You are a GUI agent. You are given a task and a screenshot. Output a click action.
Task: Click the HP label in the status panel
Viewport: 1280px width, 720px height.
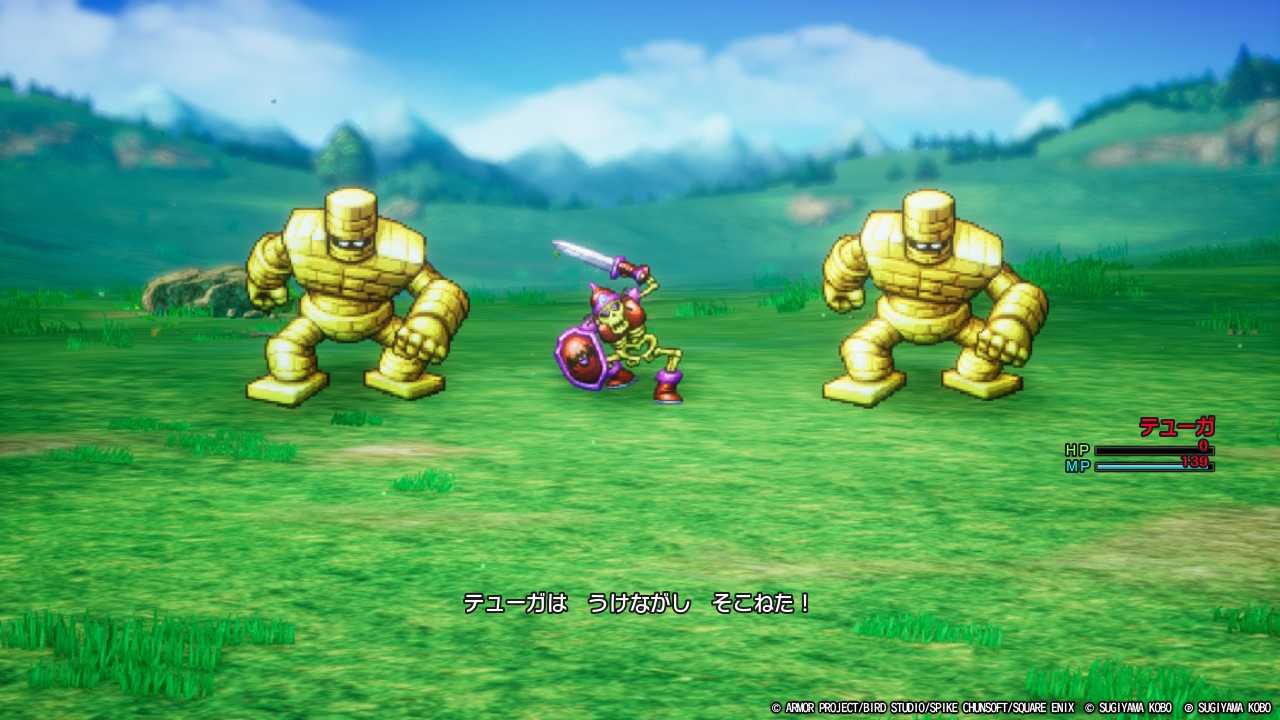pyautogui.click(x=1077, y=448)
